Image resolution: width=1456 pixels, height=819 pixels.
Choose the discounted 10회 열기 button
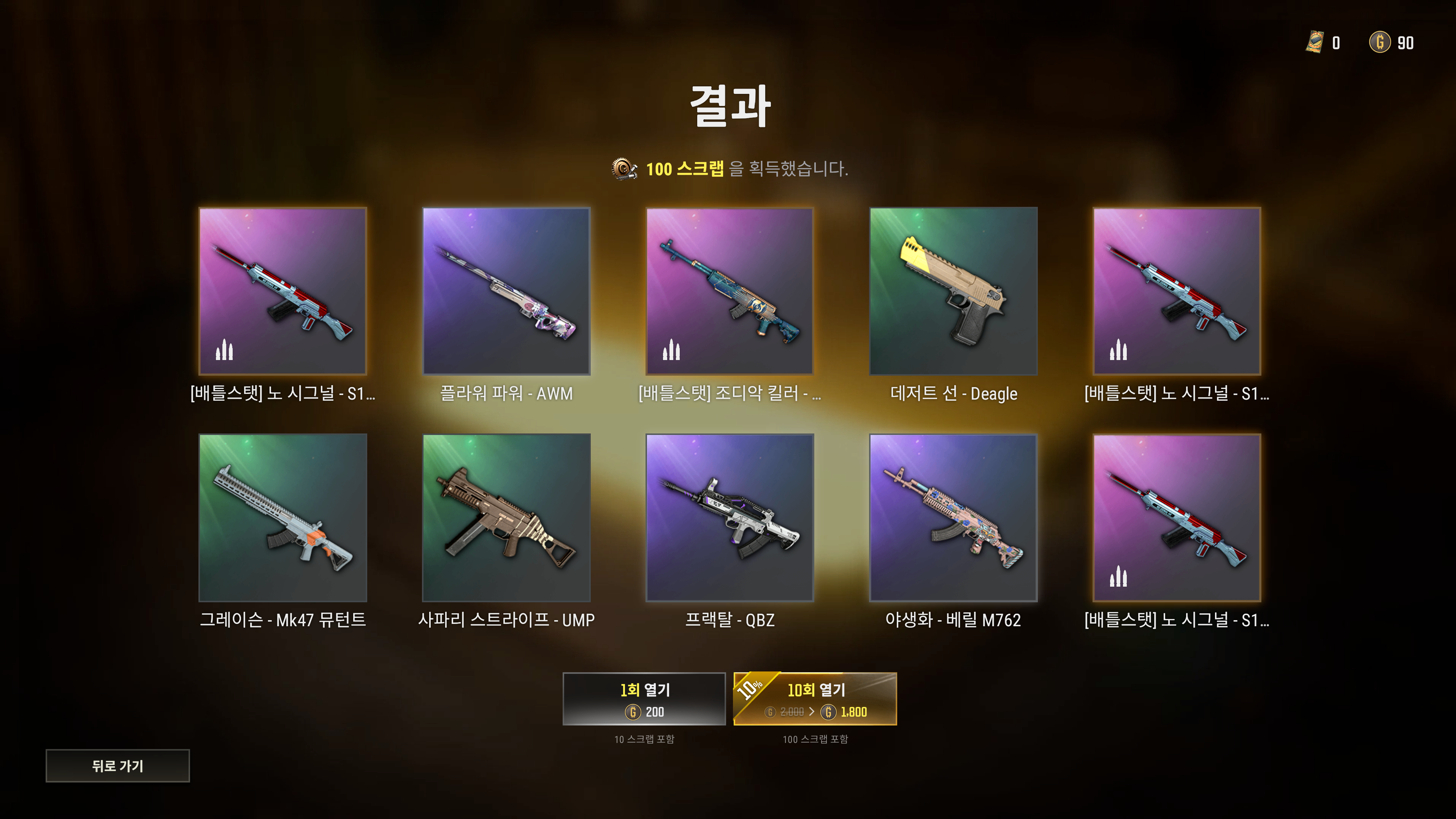pos(815,698)
